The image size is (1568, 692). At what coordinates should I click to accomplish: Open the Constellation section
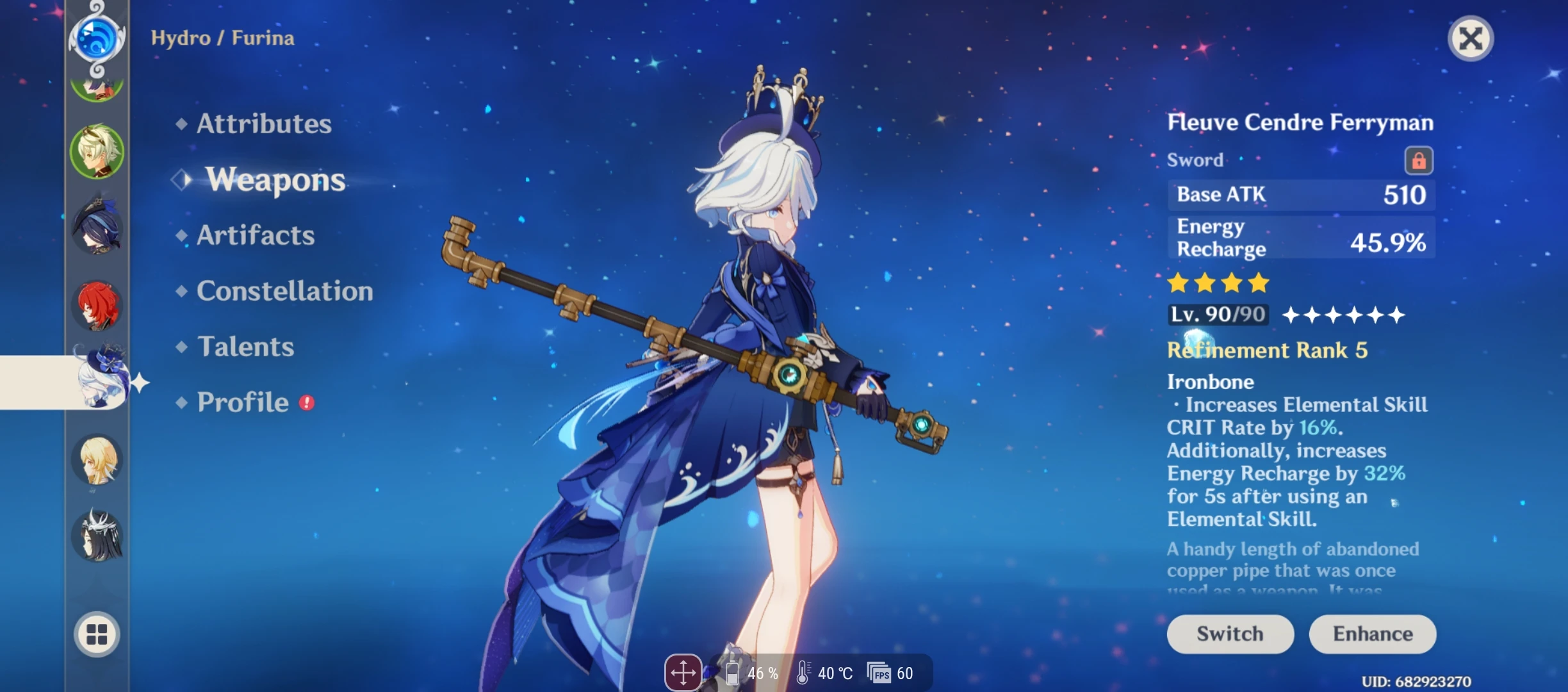[x=283, y=292]
